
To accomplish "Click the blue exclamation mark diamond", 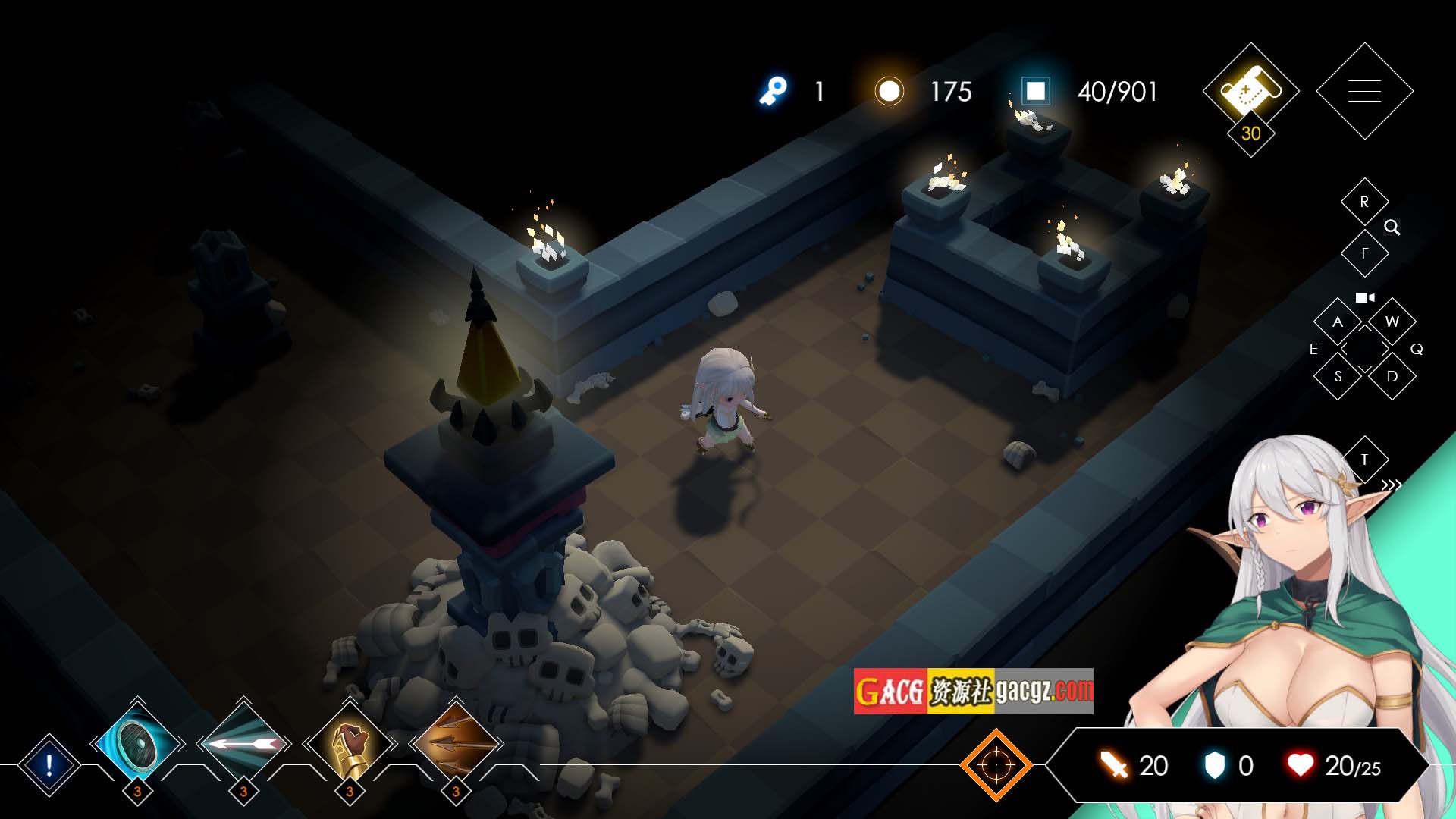I will point(49,765).
